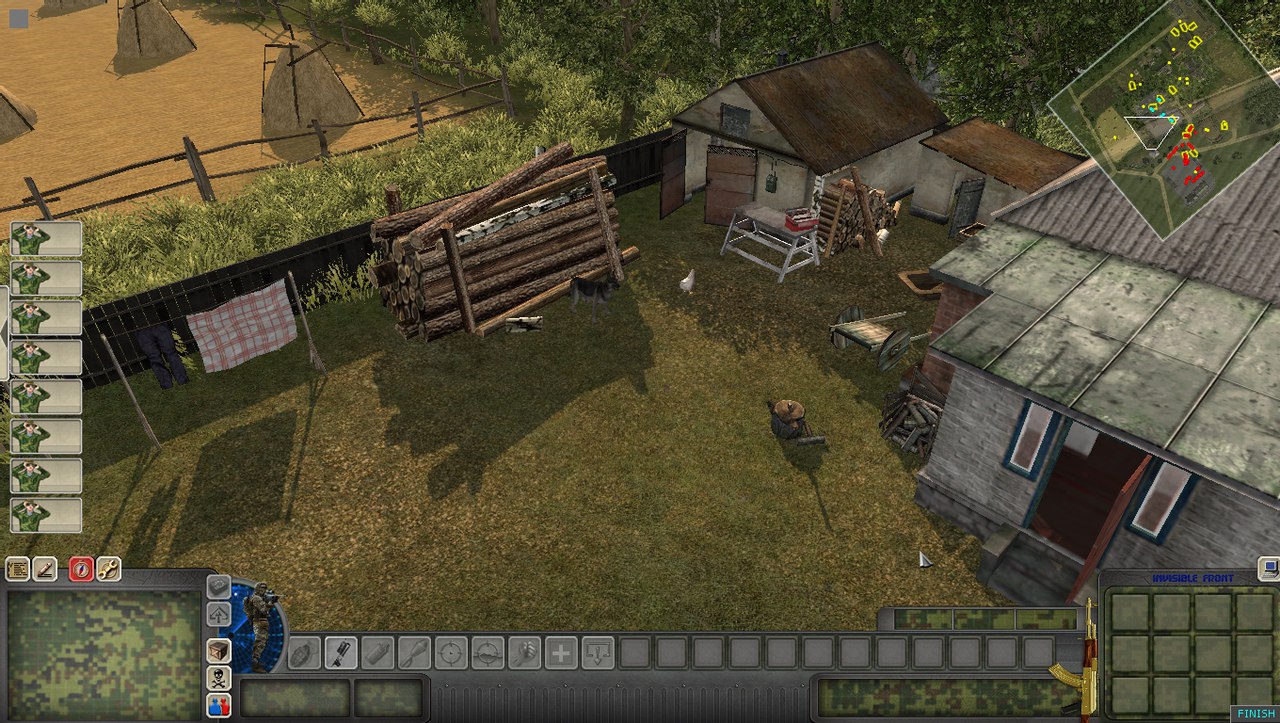Select the topmost soldier unit card
Image resolution: width=1280 pixels, height=723 pixels.
[46, 238]
